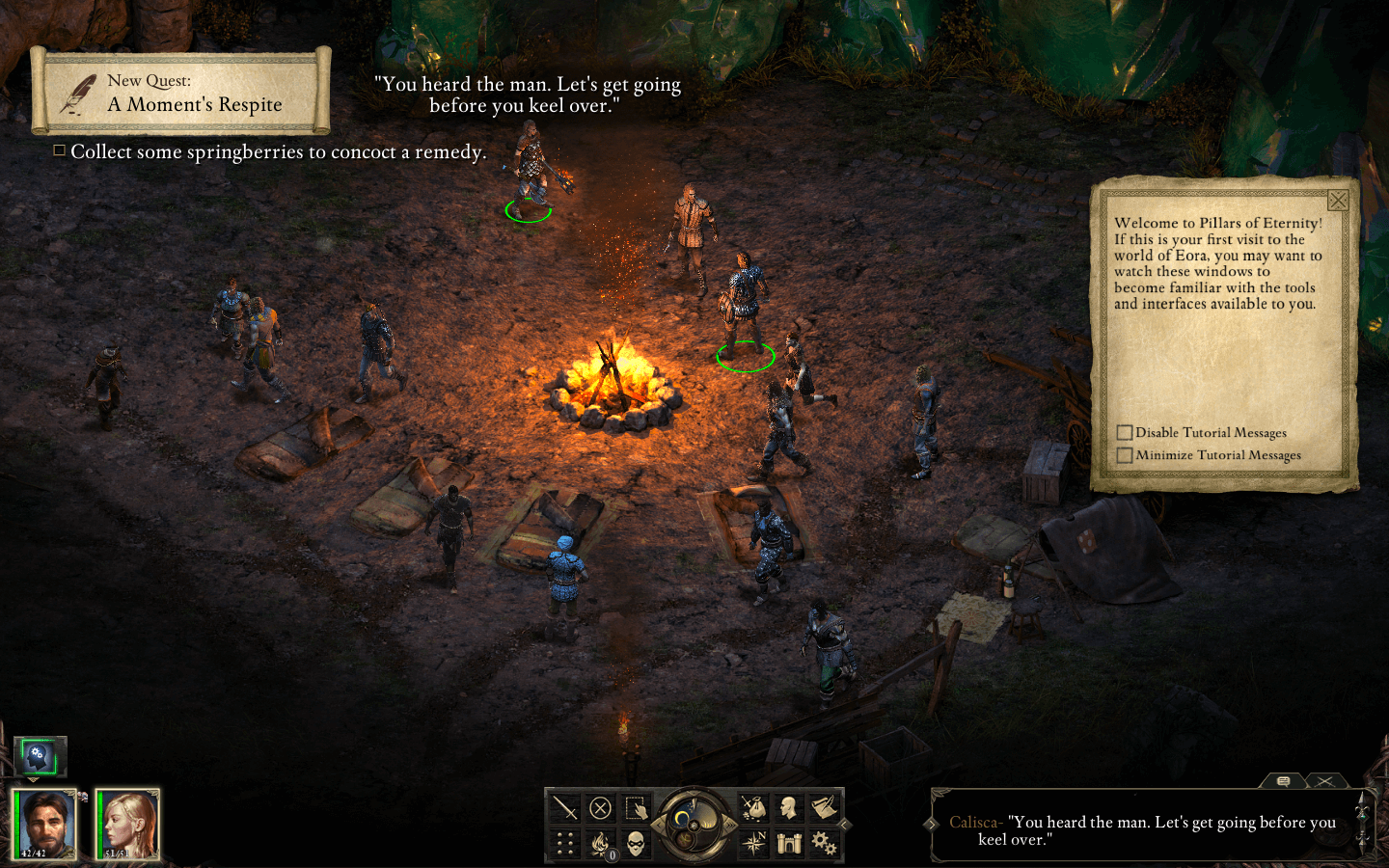Close the Pillars of Eternity tutorial window

coord(1339,201)
